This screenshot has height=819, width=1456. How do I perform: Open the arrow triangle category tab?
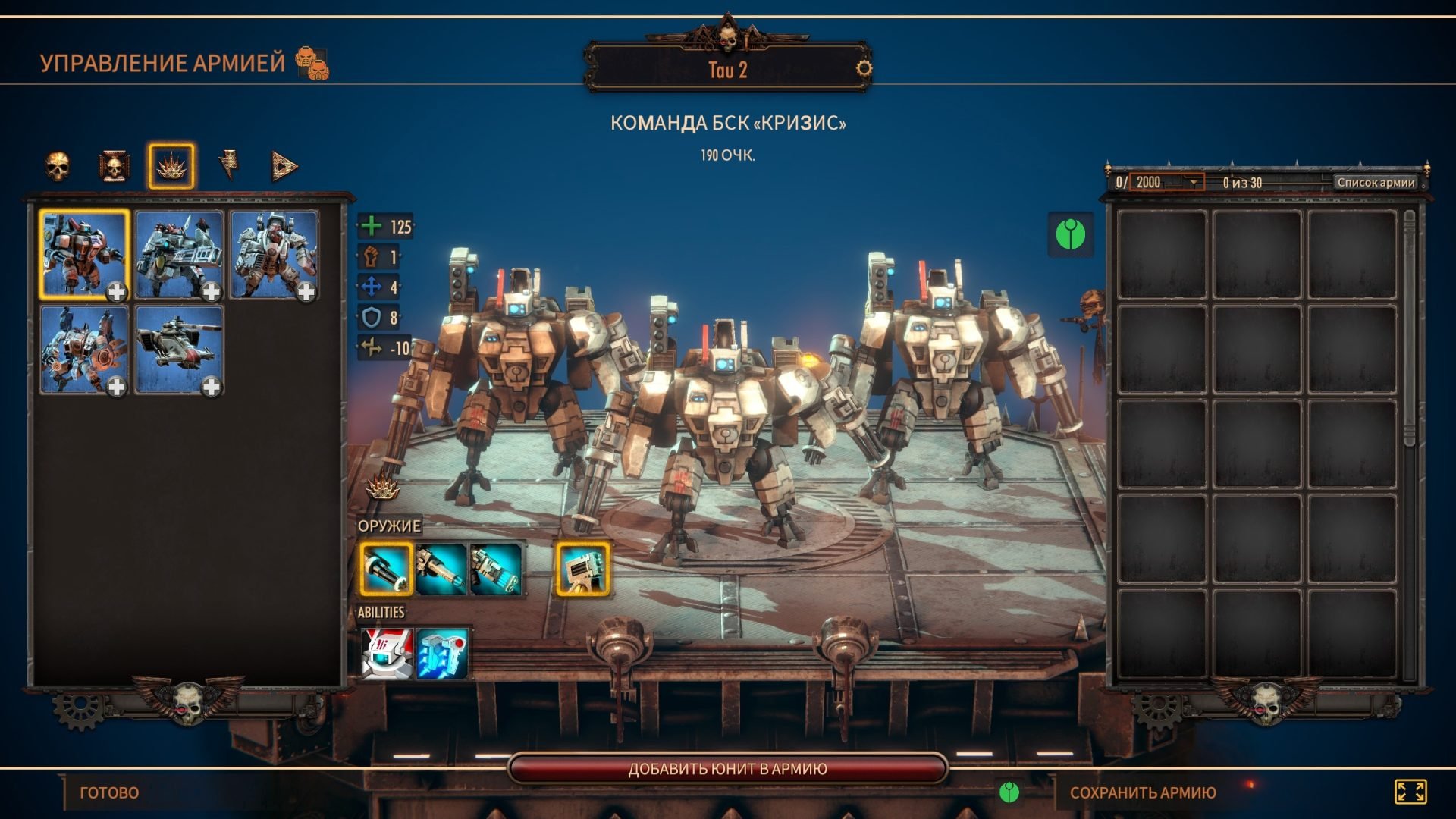(x=284, y=166)
